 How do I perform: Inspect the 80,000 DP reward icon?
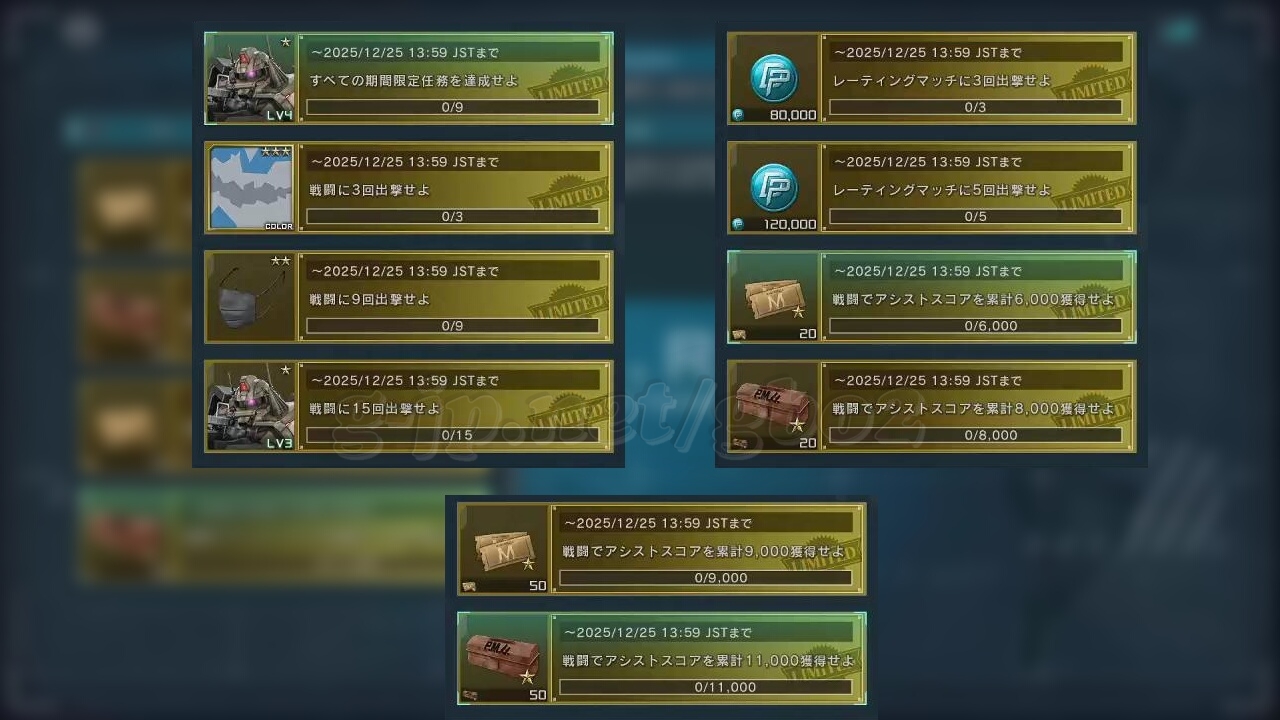pyautogui.click(x=774, y=79)
